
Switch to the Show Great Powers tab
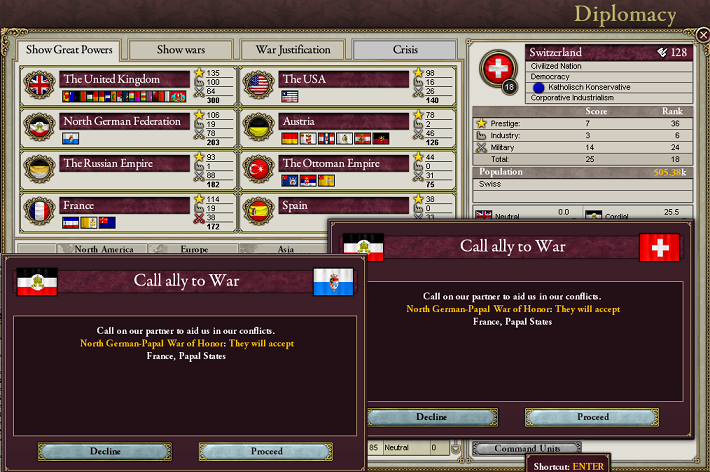click(70, 50)
